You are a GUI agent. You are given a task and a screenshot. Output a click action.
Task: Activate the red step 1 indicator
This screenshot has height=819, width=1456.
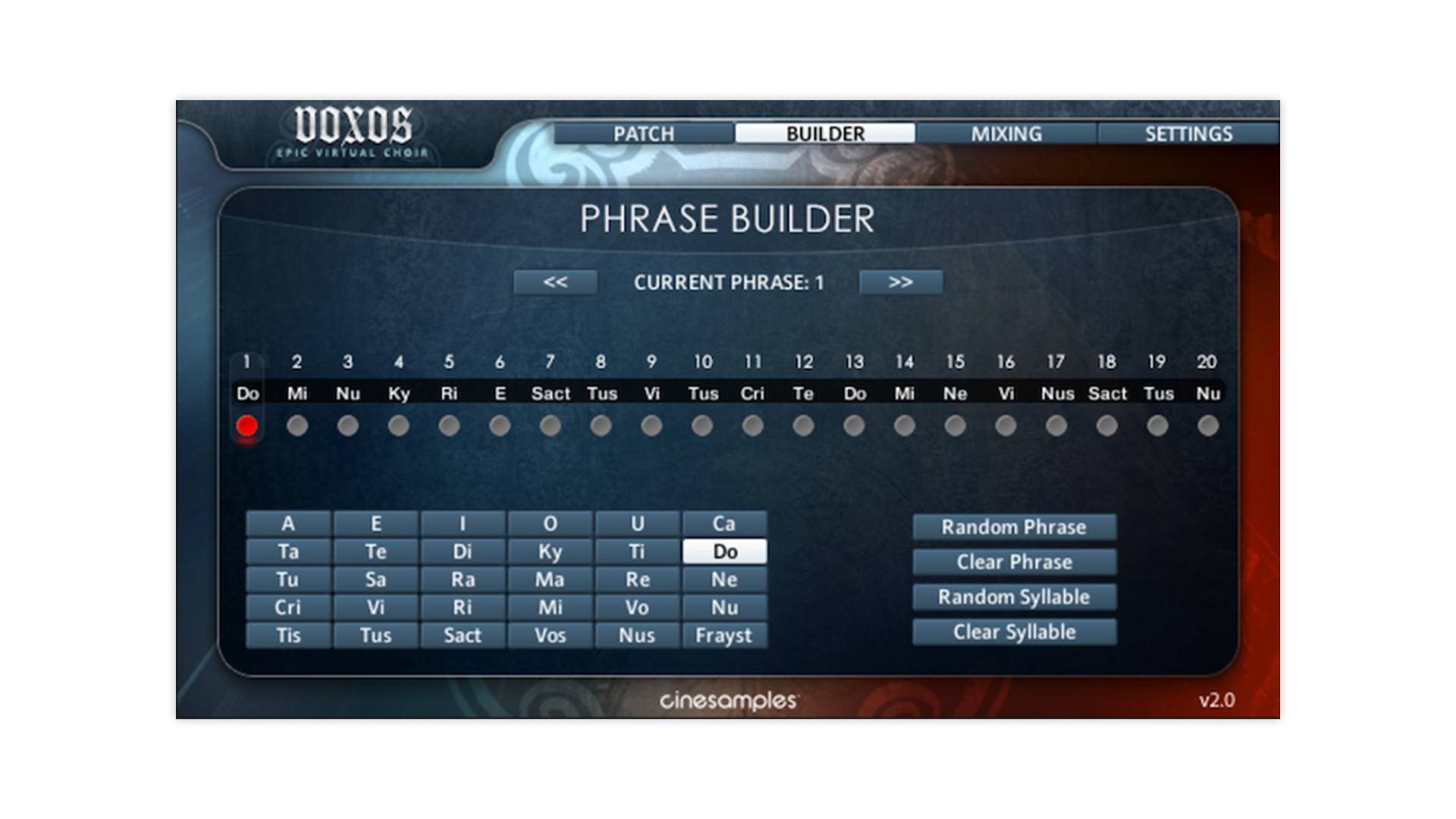(x=246, y=426)
